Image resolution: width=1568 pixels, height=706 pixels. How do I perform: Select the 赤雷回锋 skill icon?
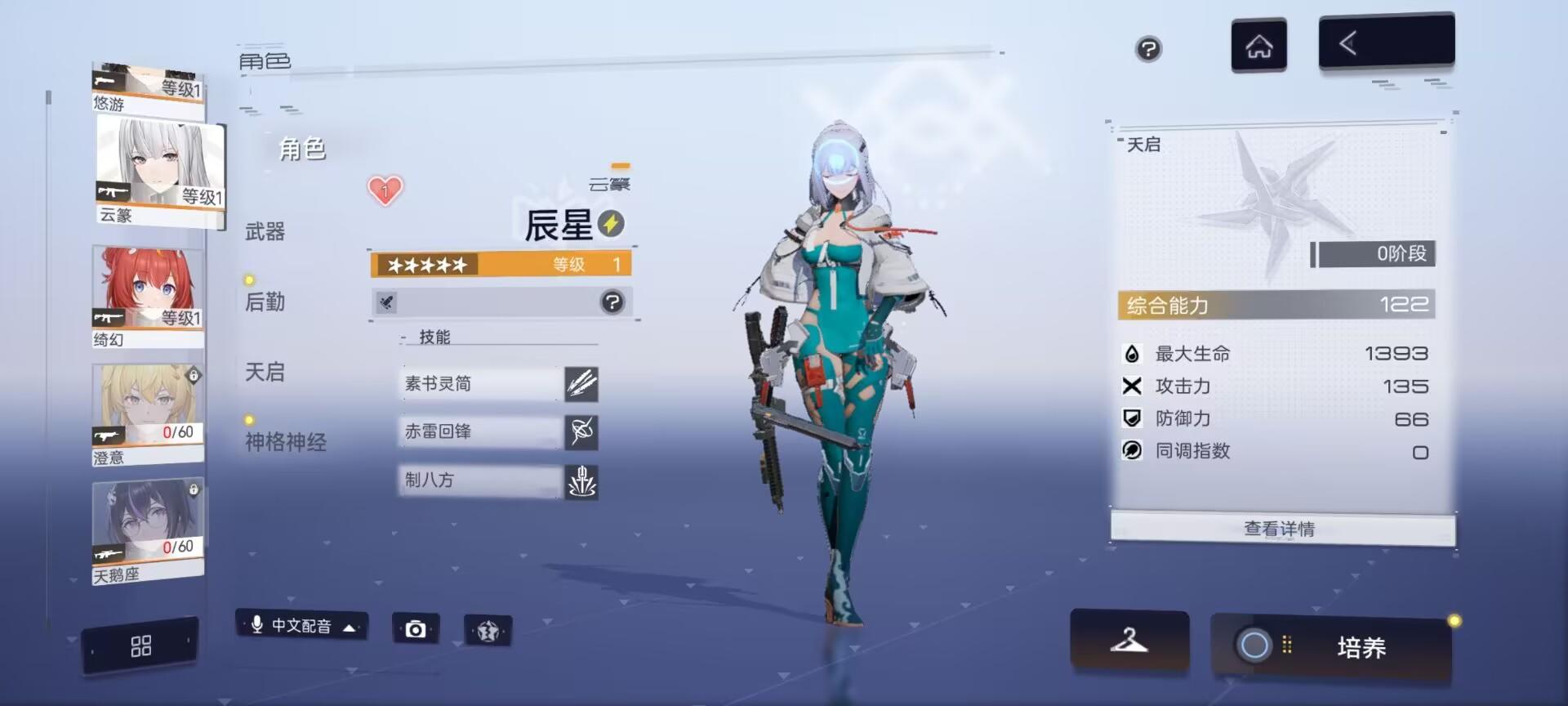pyautogui.click(x=581, y=433)
